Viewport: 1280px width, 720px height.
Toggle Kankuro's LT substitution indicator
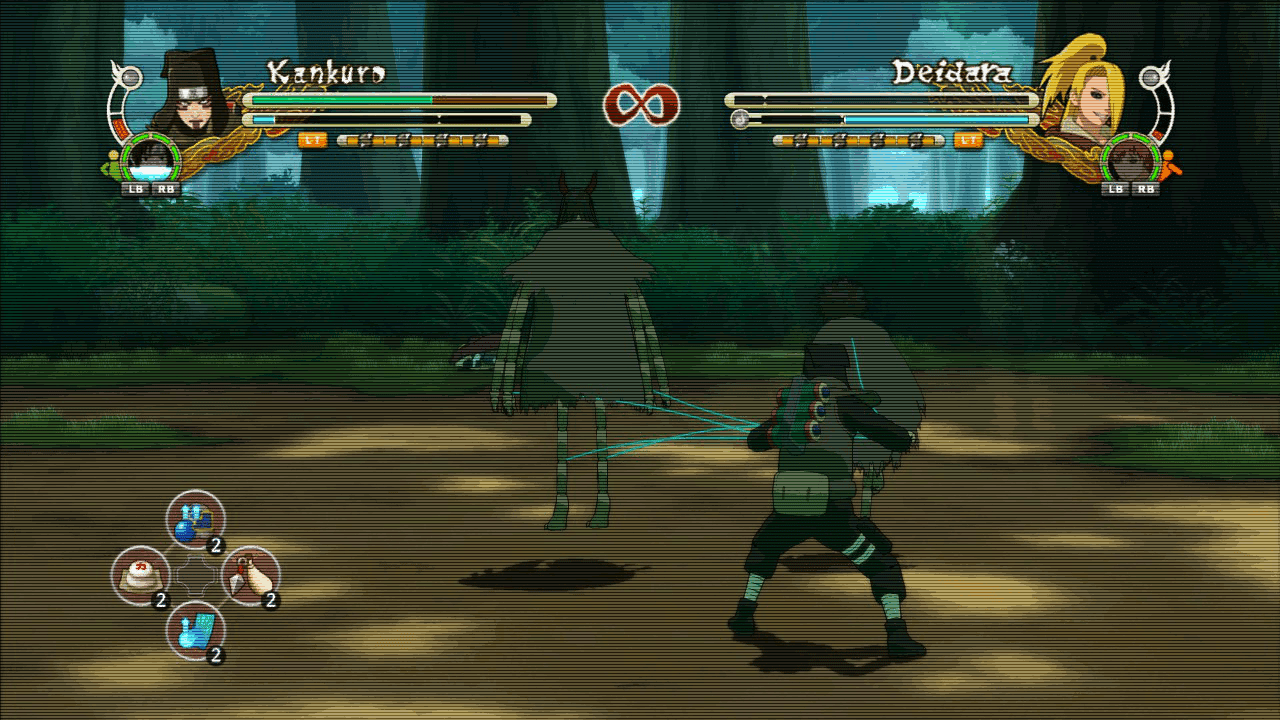point(311,141)
